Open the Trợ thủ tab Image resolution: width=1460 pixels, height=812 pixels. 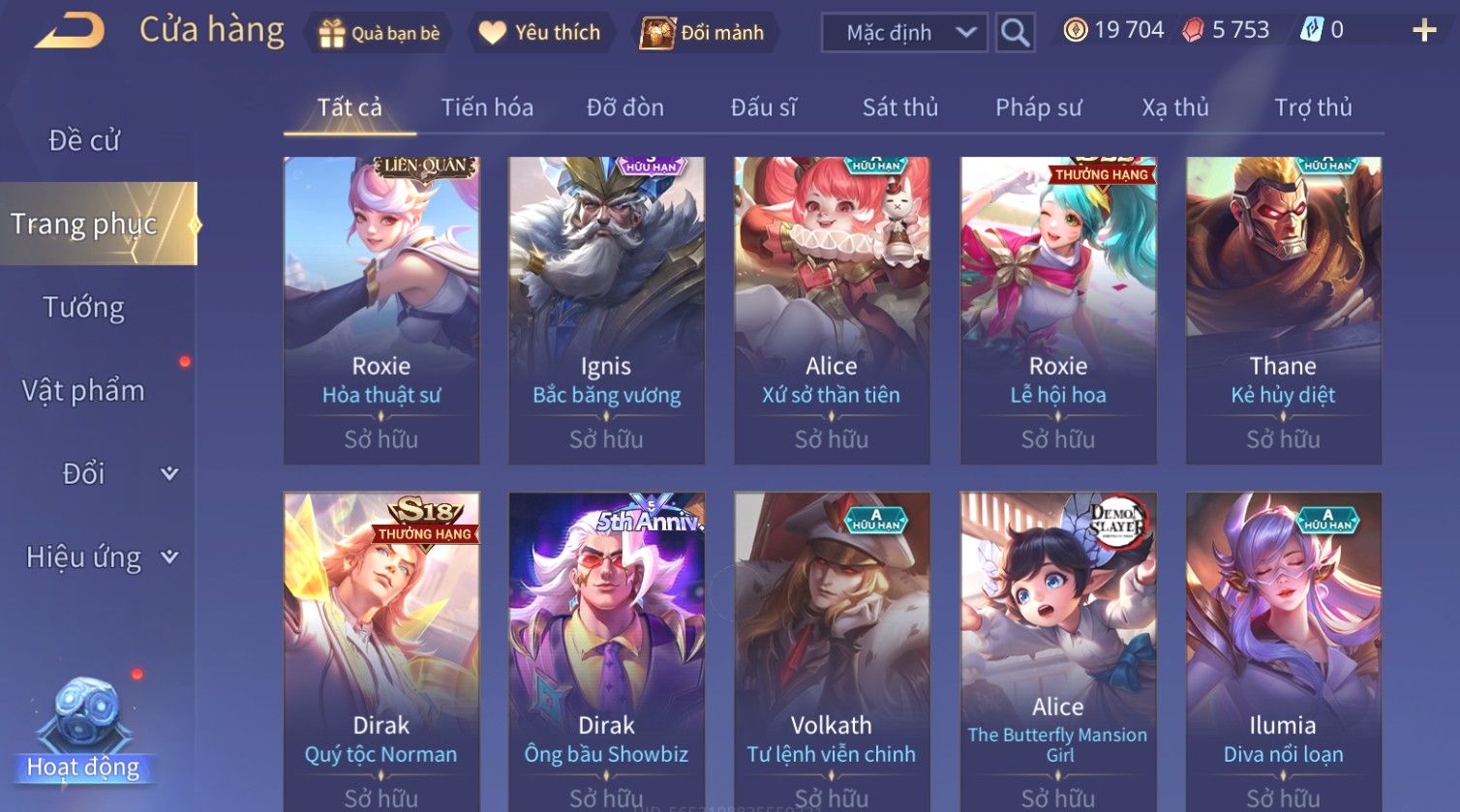(x=1313, y=107)
